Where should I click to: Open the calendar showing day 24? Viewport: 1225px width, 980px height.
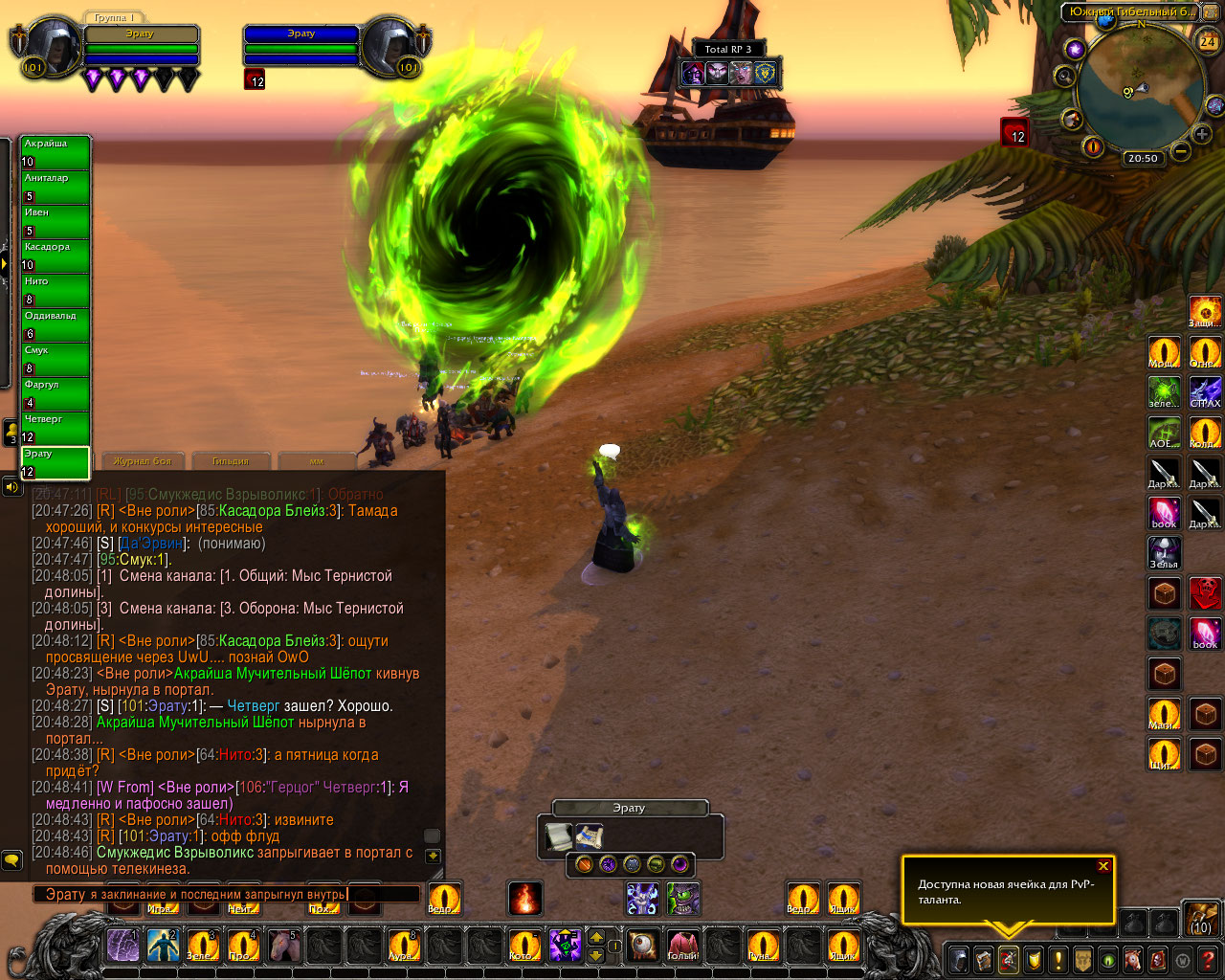tap(1208, 41)
